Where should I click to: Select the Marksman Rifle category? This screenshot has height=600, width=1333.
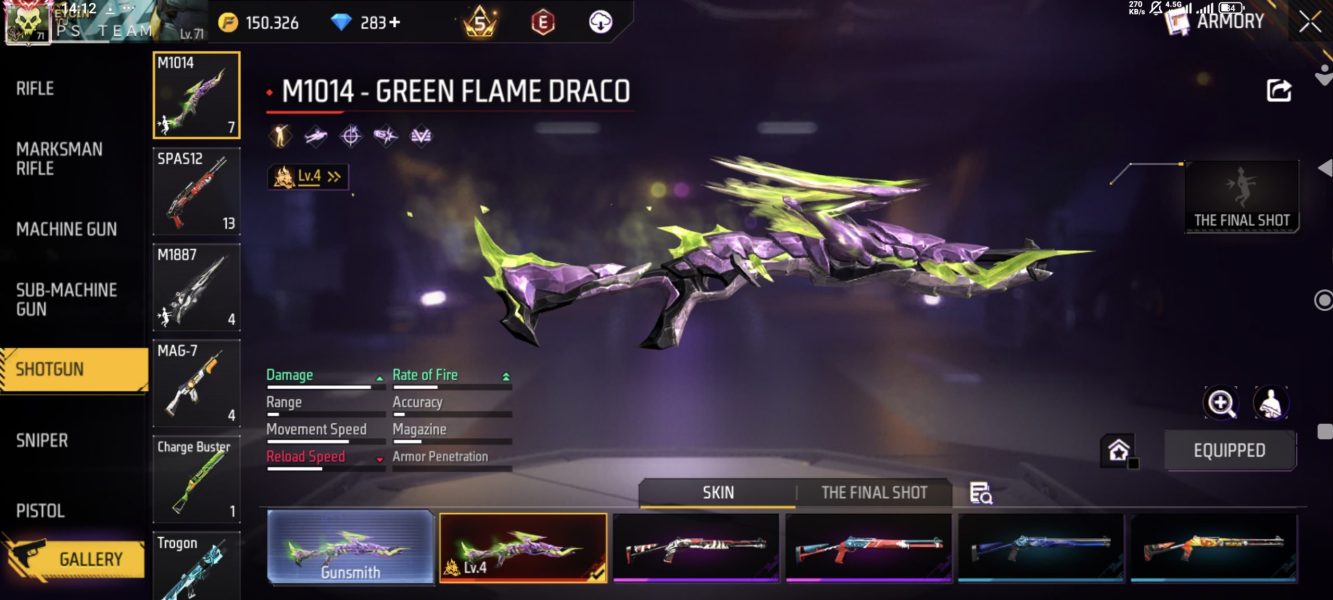click(60, 159)
